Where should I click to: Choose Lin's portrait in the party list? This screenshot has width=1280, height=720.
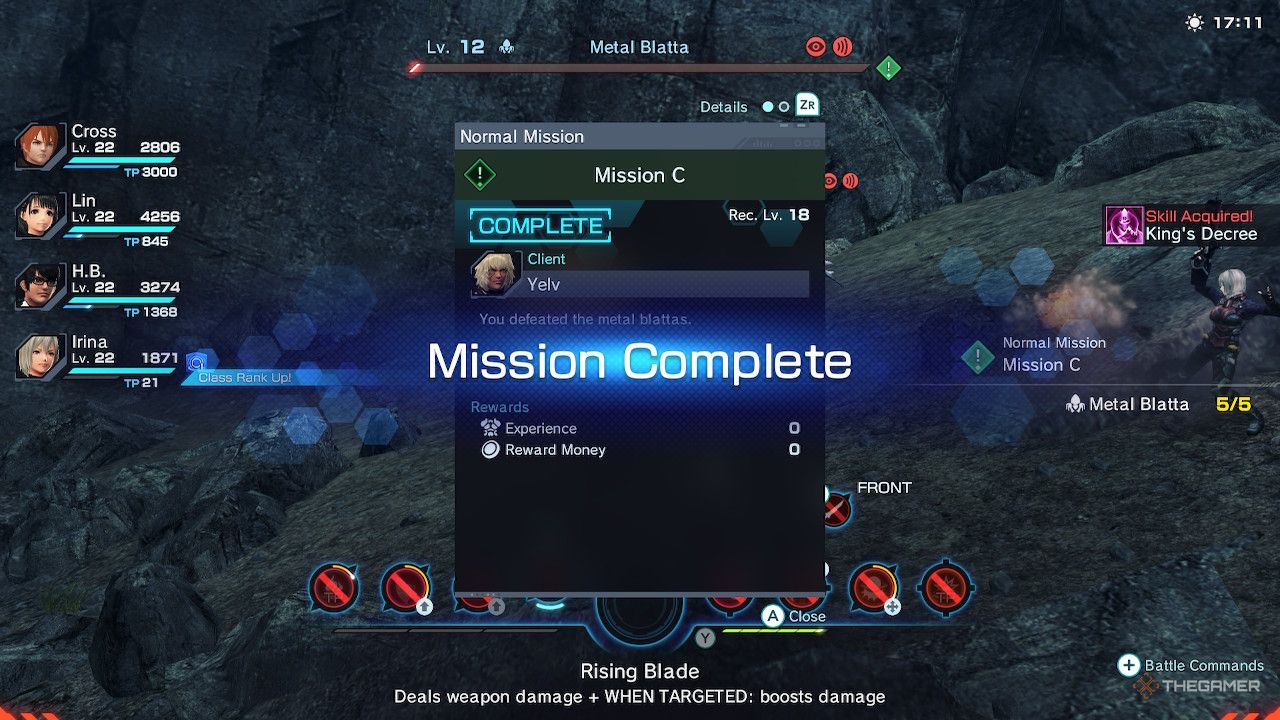(x=41, y=215)
